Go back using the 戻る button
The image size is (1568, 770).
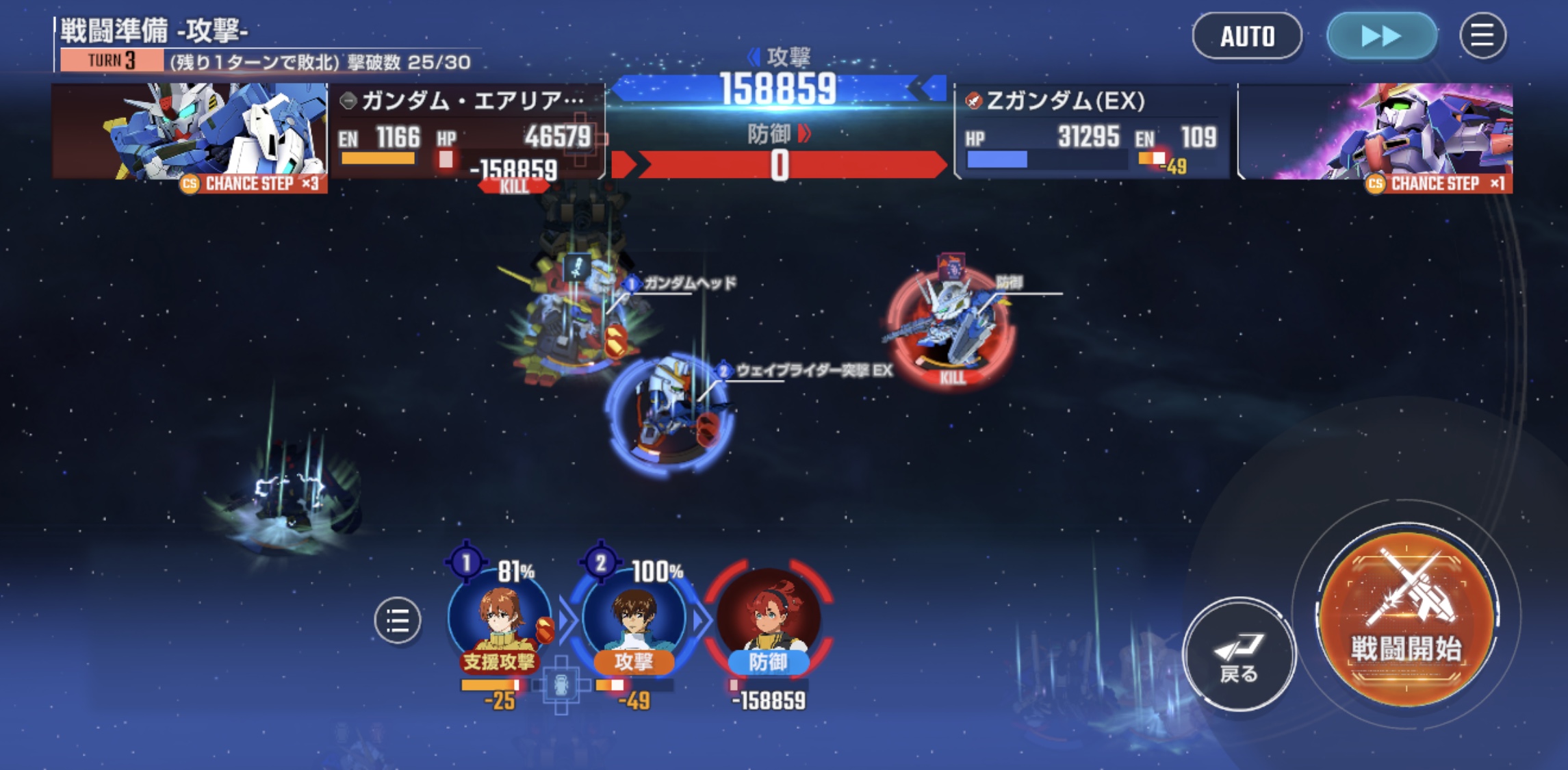1239,654
